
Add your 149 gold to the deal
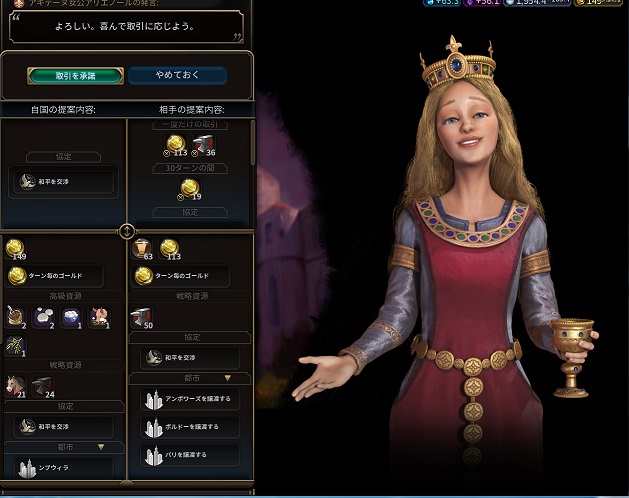click(x=16, y=248)
